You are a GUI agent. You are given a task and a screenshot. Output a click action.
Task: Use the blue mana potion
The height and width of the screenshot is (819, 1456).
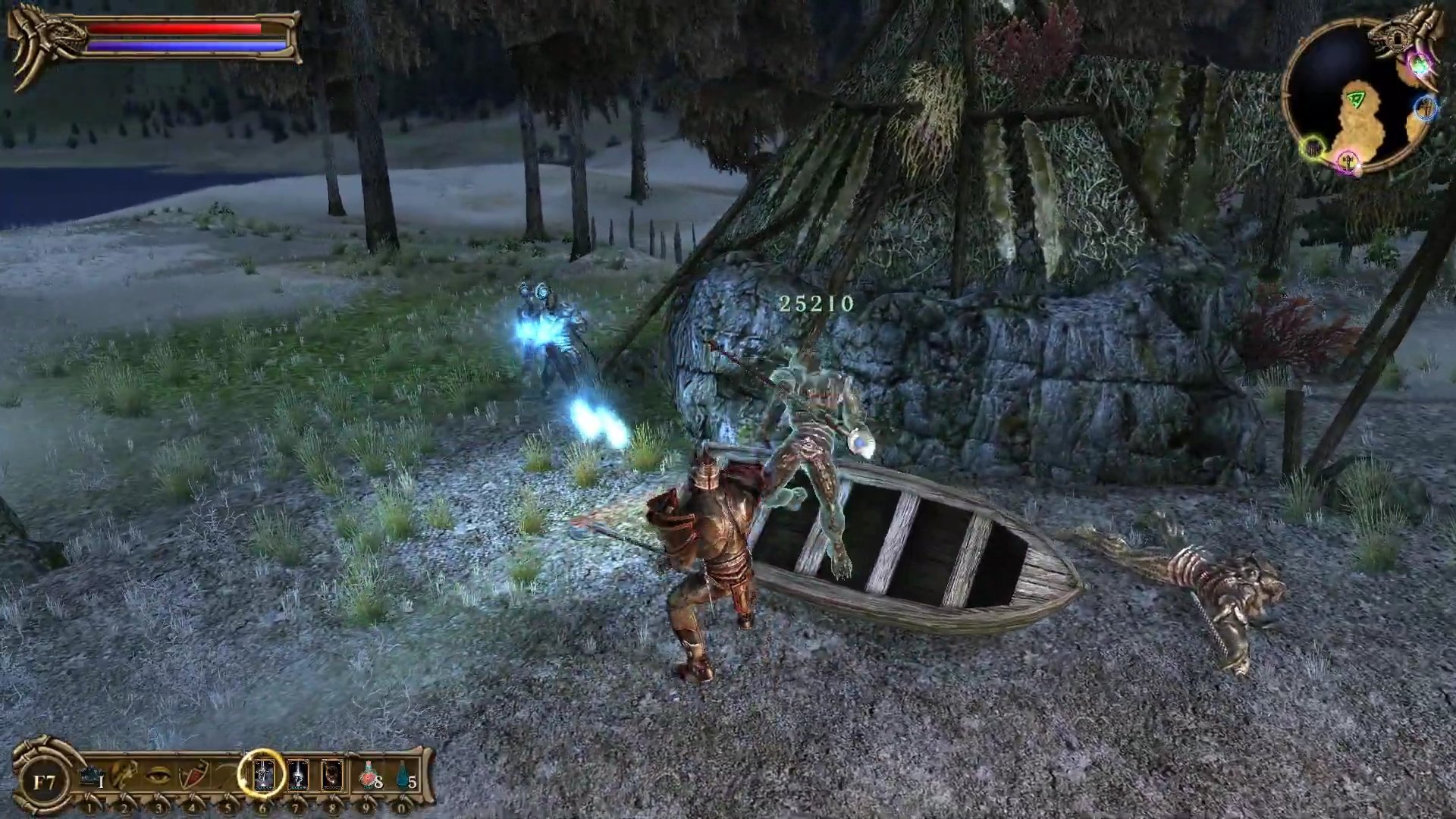403,775
